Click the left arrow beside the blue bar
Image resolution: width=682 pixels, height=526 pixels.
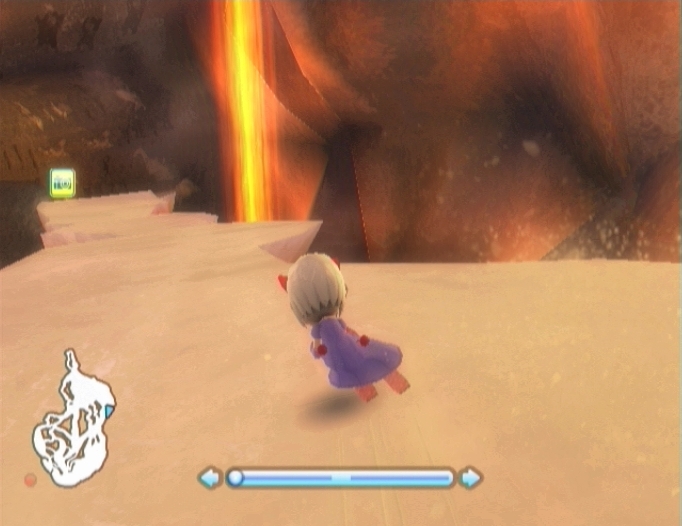coord(210,478)
